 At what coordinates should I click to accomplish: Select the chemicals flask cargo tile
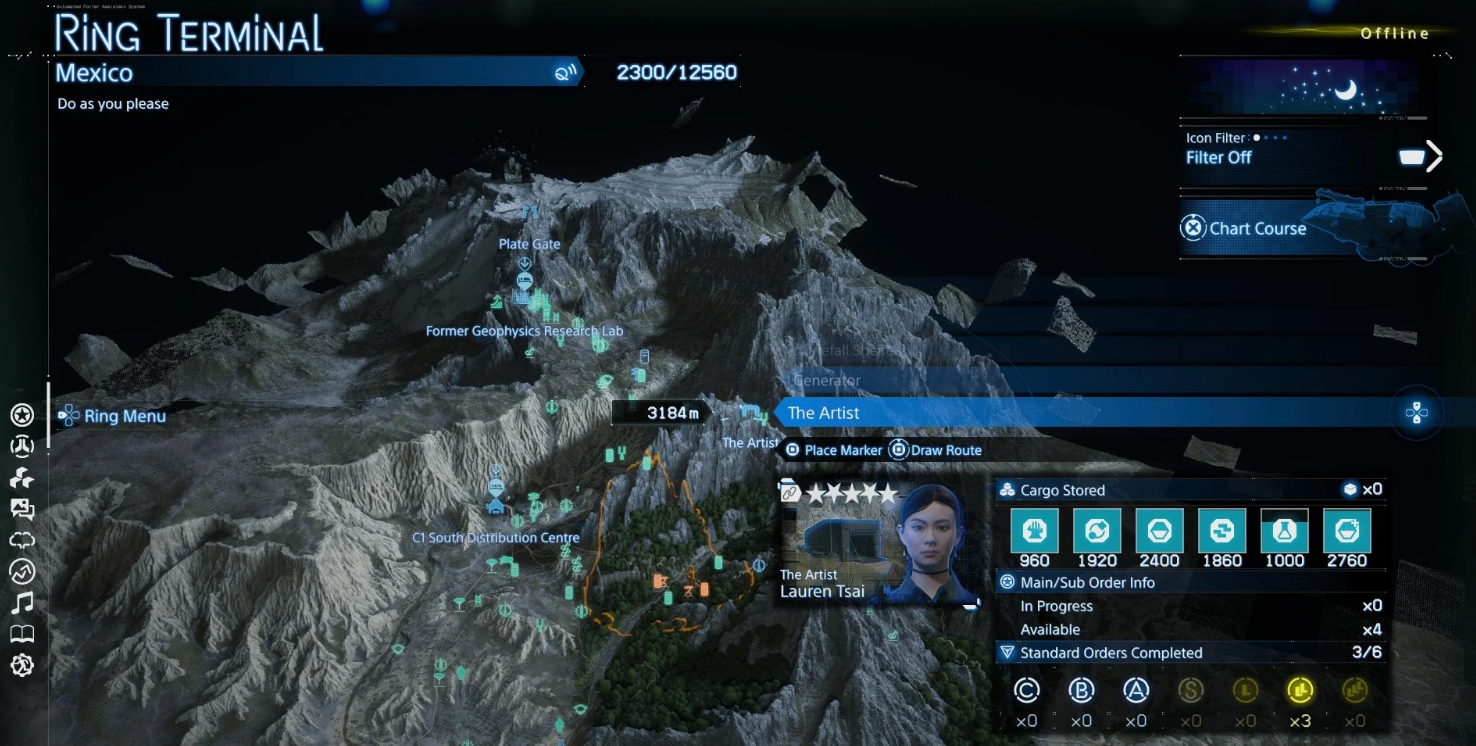(1284, 530)
